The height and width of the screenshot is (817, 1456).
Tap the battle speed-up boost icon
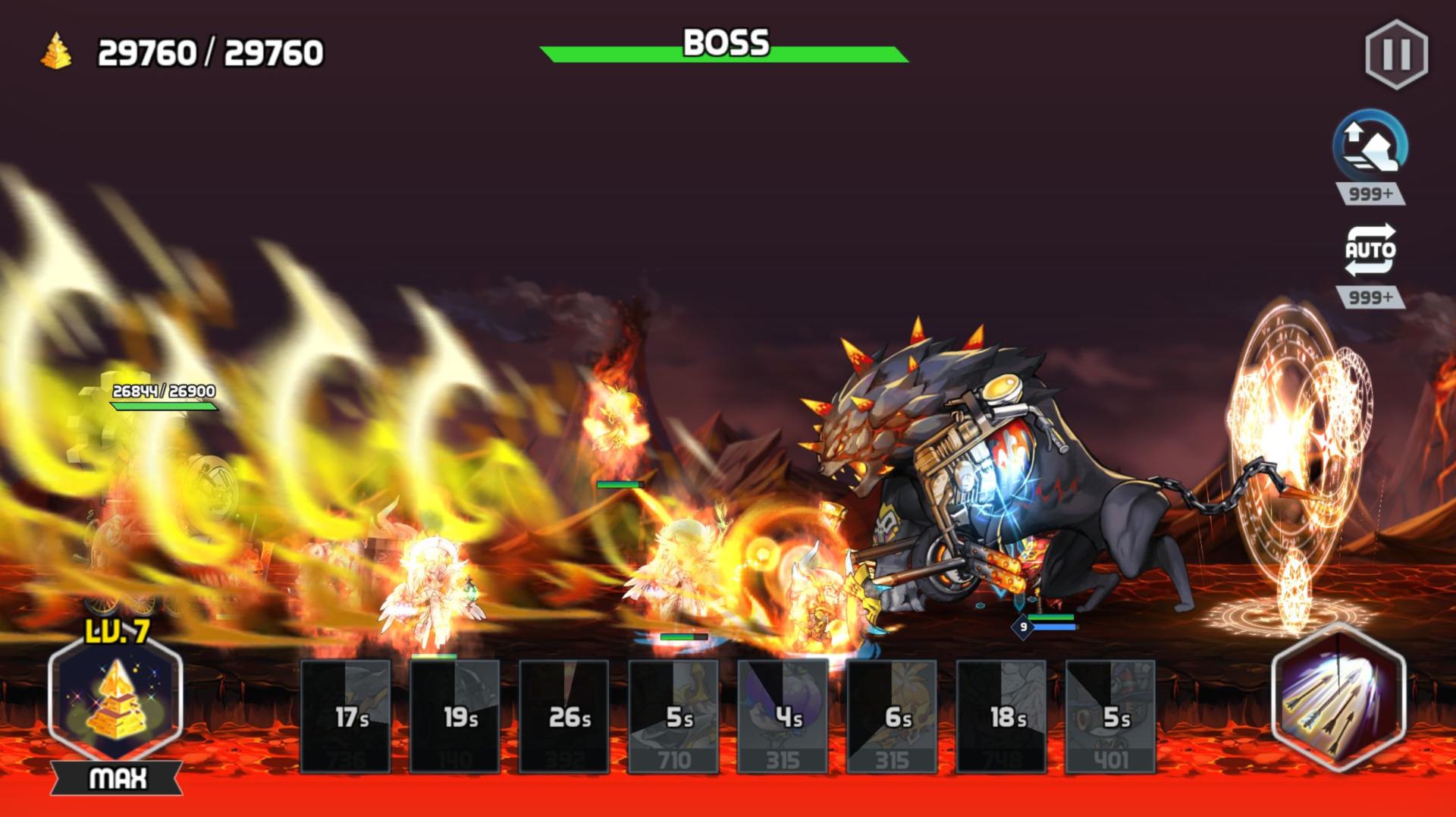[1370, 148]
